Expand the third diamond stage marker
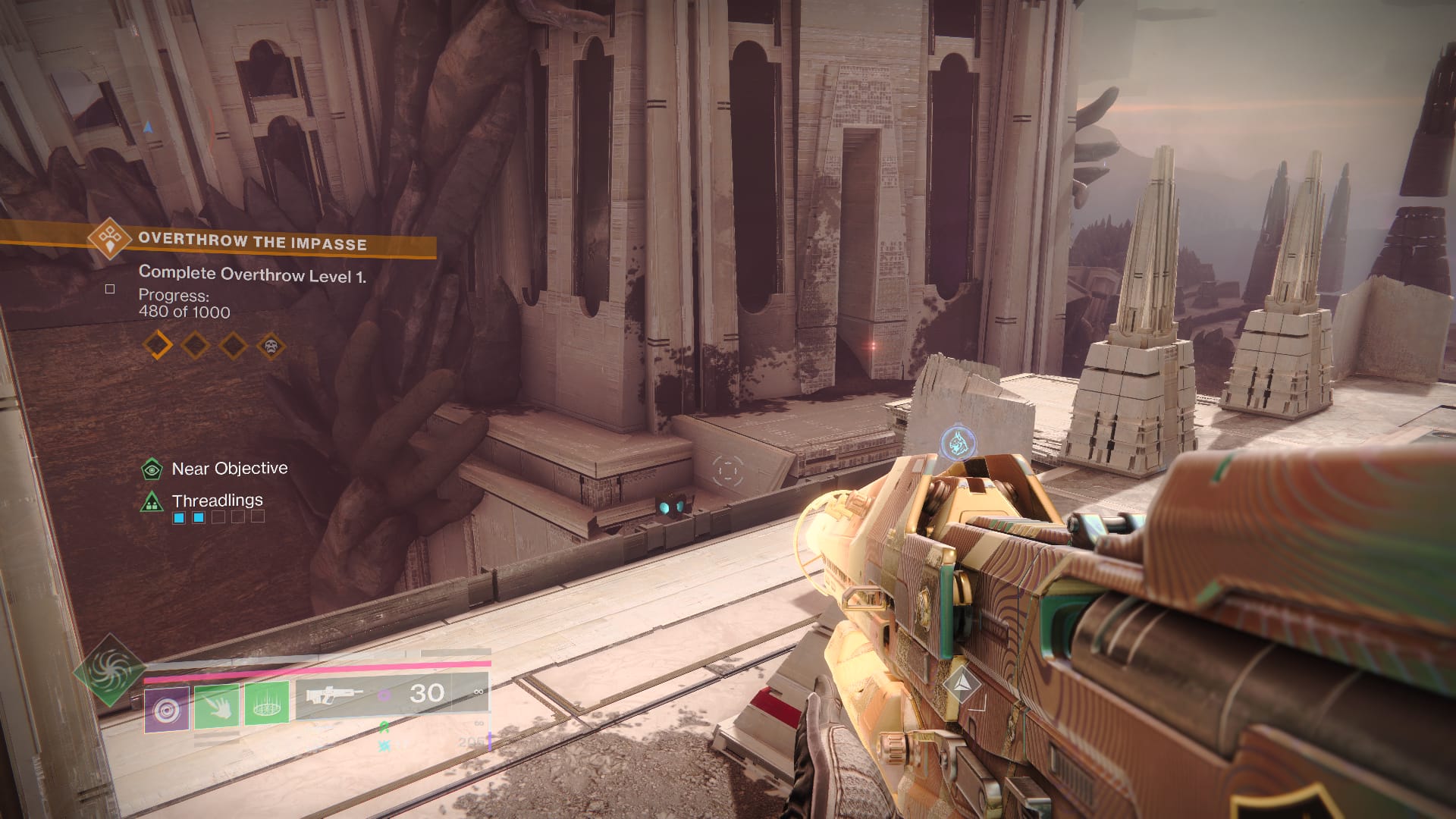The width and height of the screenshot is (1456, 819). tap(233, 346)
